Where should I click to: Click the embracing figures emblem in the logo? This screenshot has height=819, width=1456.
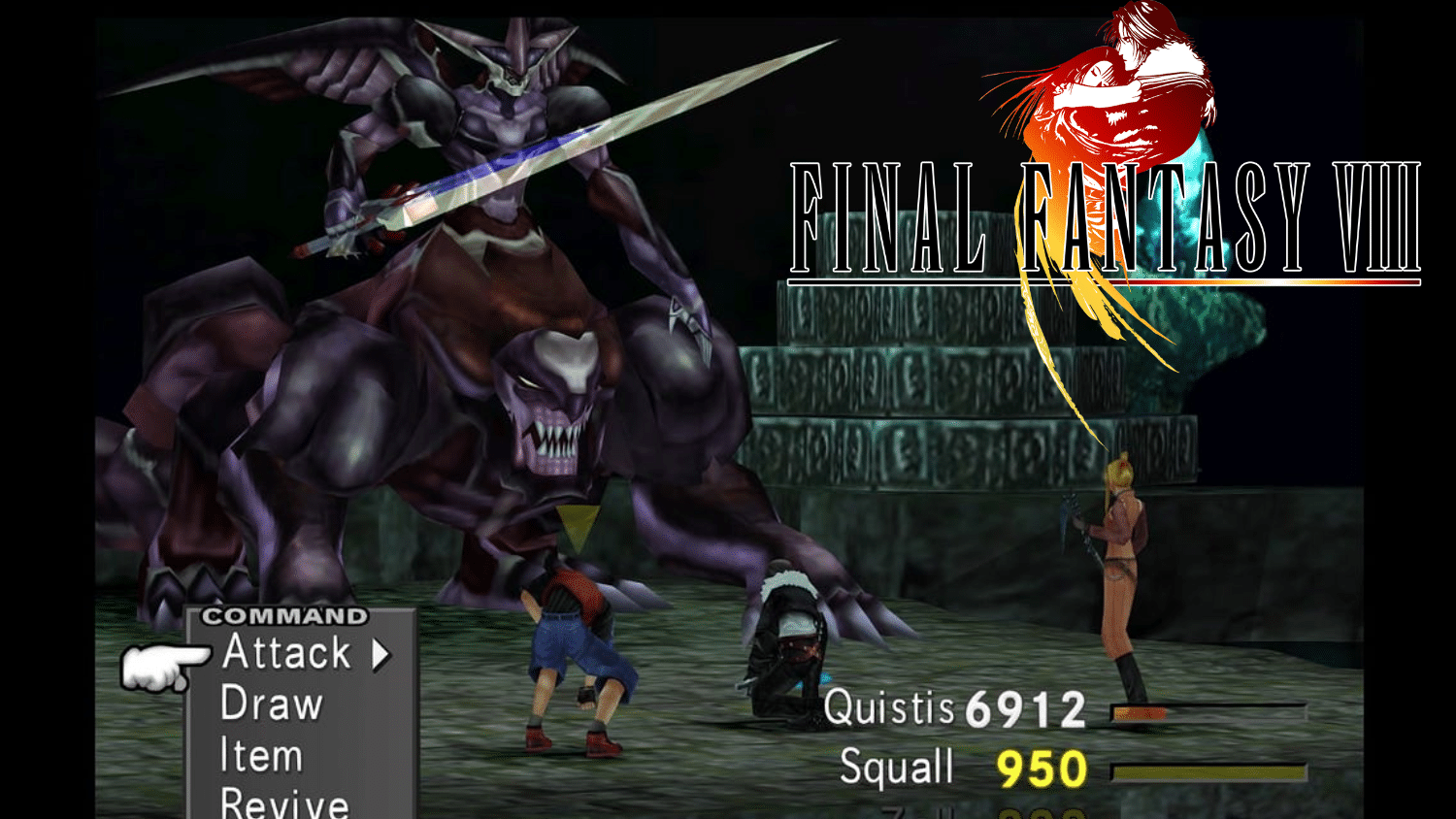(x=1107, y=87)
